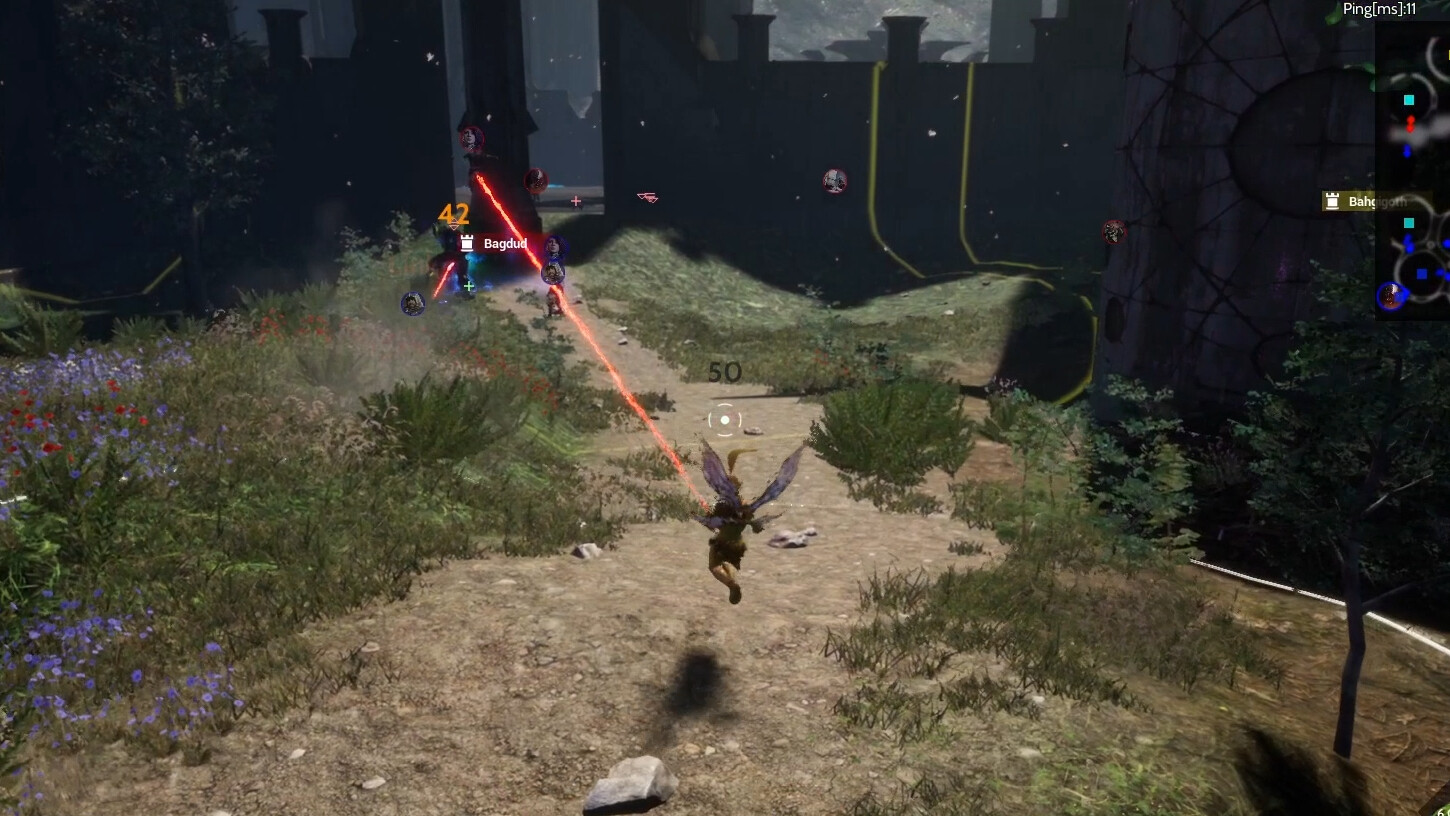Viewport: 1450px width, 816px height.
Task: Click the player portrait on the minimap
Action: coord(1391,295)
